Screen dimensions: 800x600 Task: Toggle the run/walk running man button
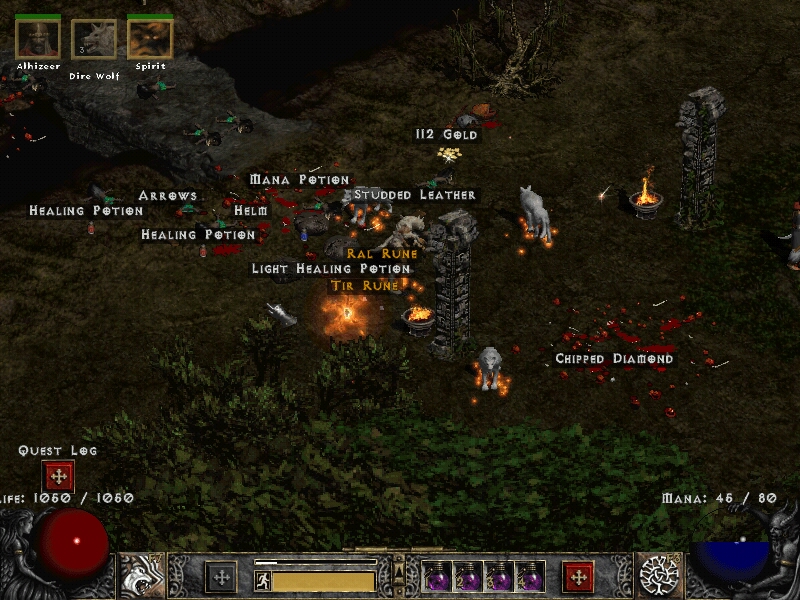(262, 579)
